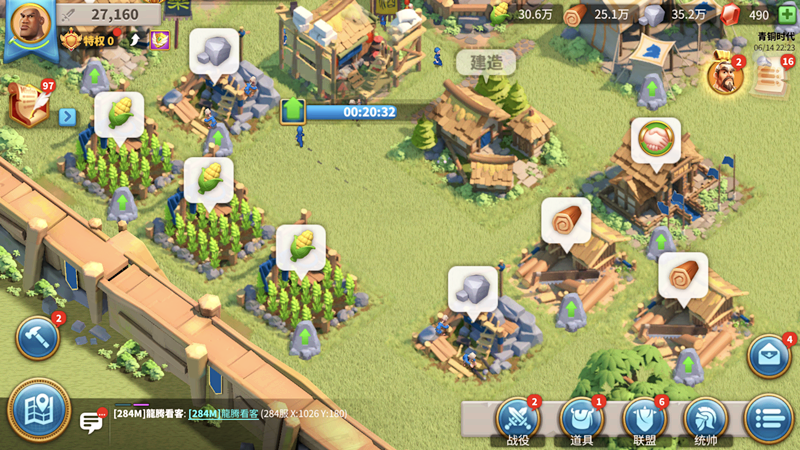Viewport: 800px width, 450px height.
Task: Open the hammer build menu
Action: coord(38,338)
